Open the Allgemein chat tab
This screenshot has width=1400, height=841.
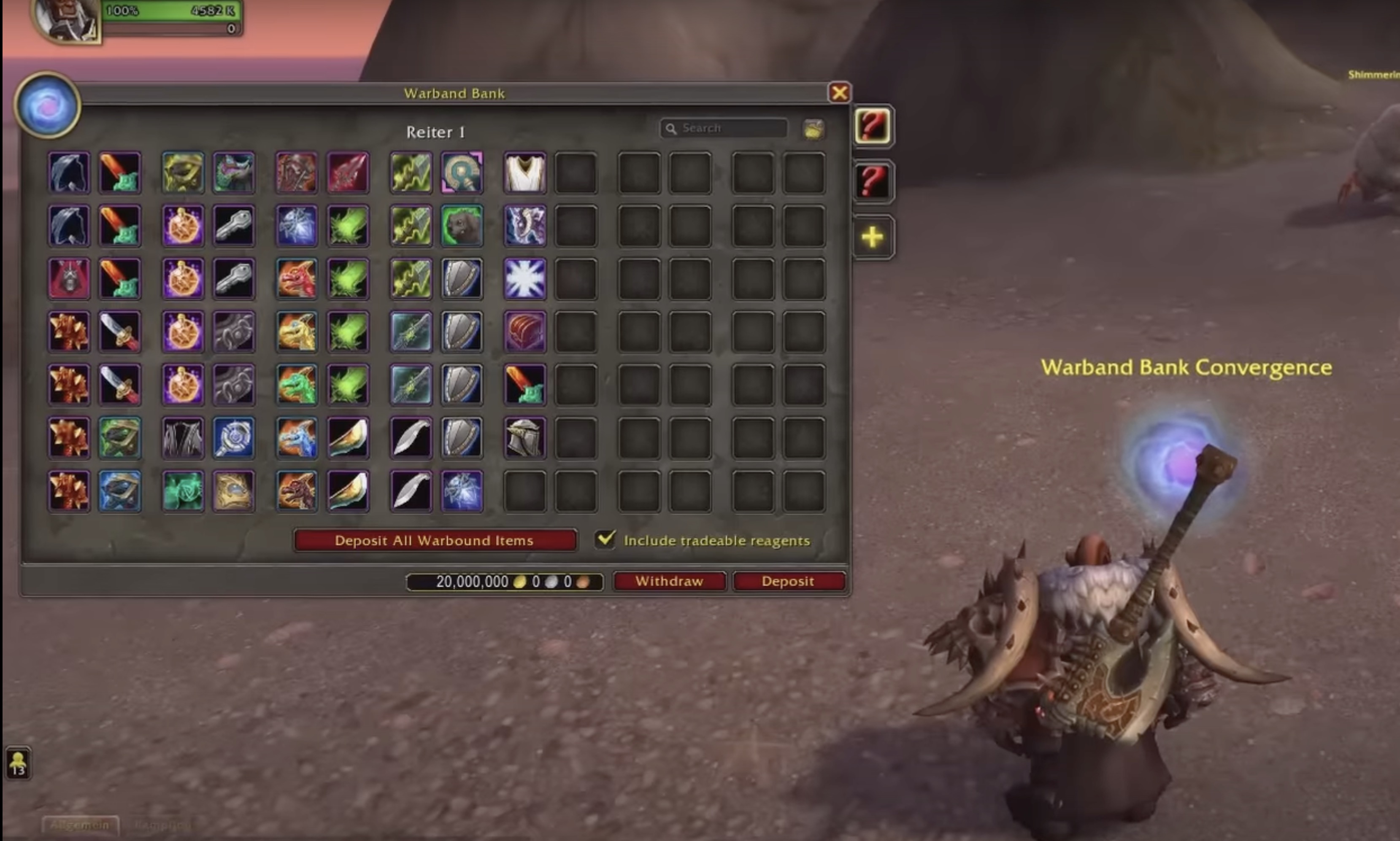tap(80, 825)
